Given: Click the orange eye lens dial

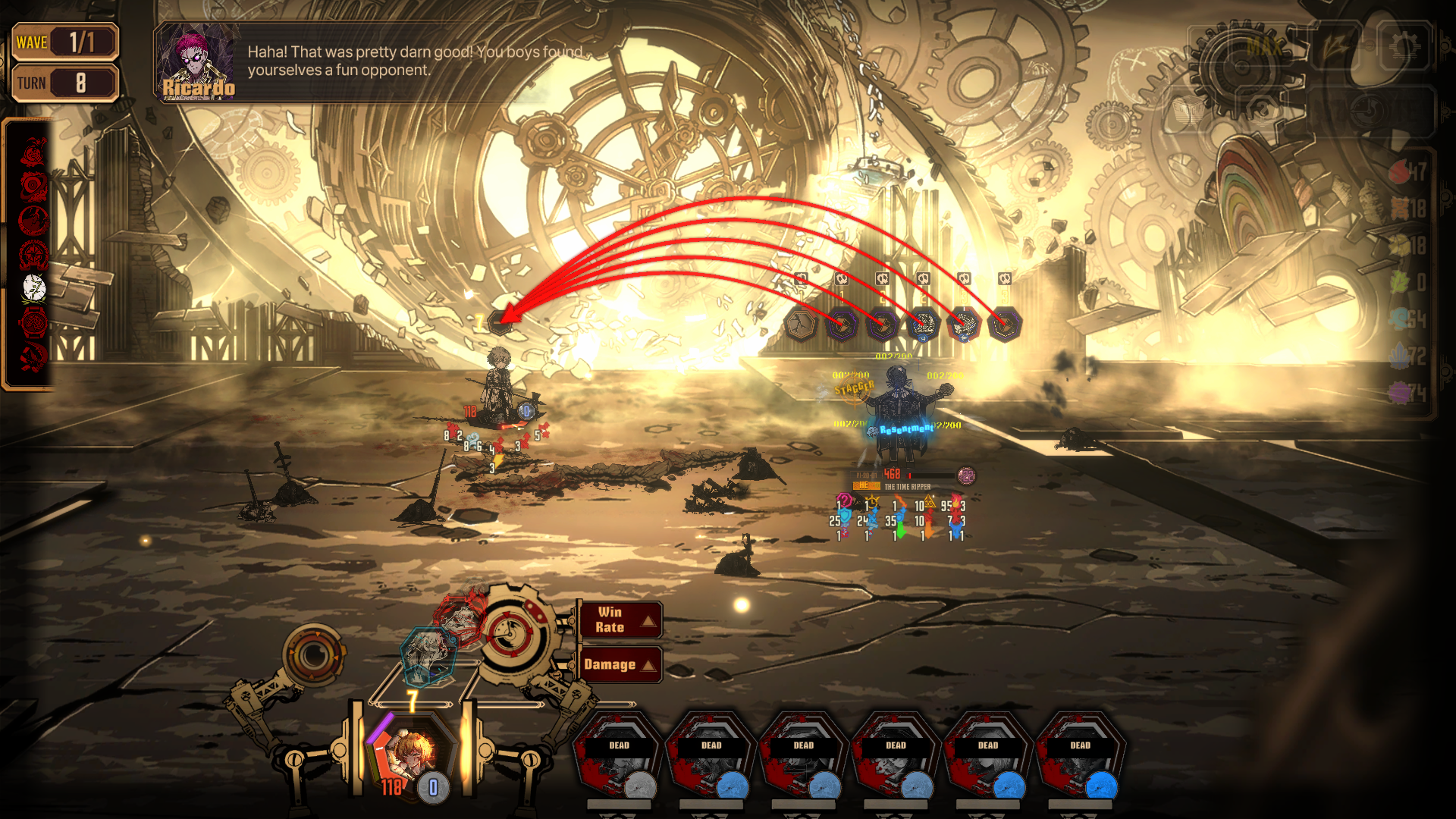Looking at the screenshot, I should coord(313,654).
